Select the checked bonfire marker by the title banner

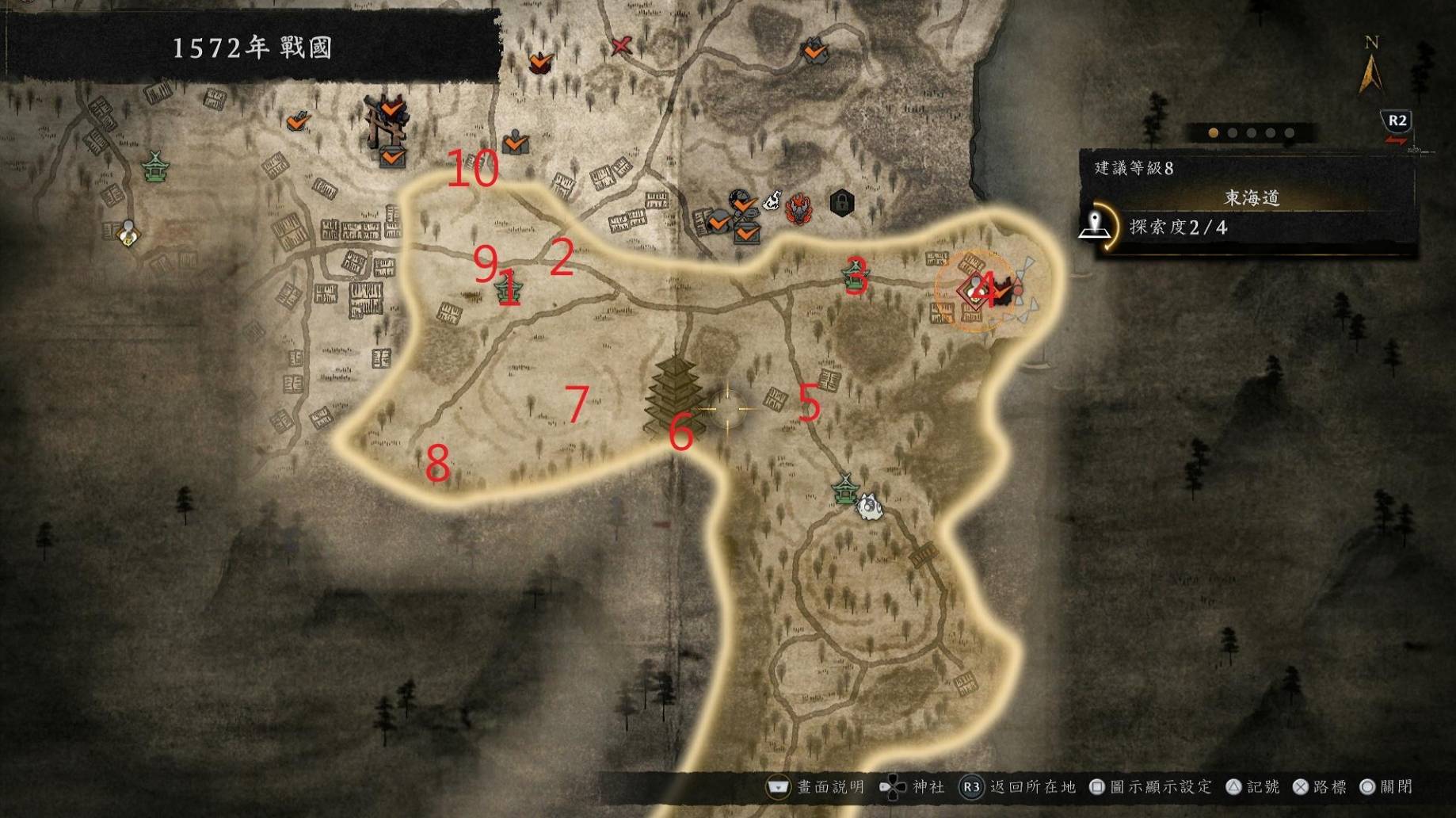pyautogui.click(x=541, y=61)
